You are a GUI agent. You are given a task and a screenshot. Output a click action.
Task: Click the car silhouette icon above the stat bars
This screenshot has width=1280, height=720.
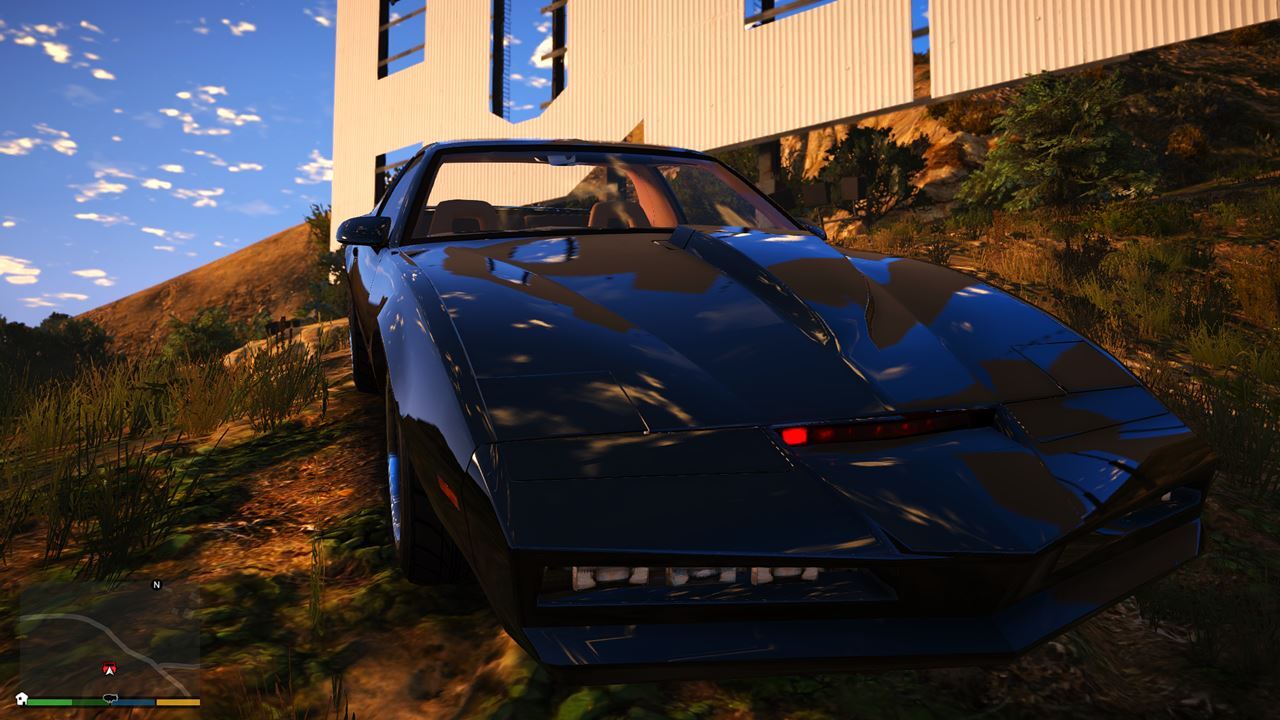(x=111, y=697)
